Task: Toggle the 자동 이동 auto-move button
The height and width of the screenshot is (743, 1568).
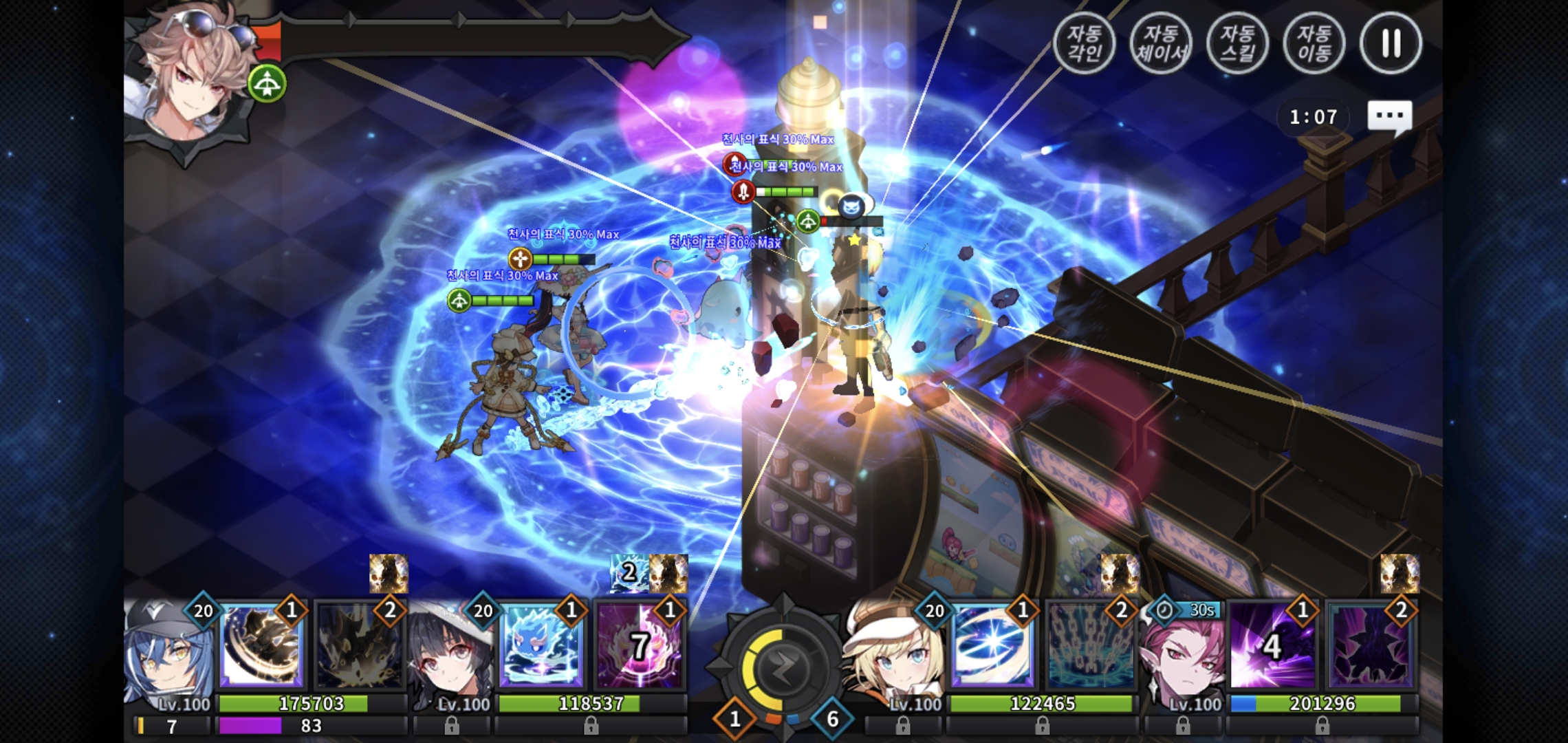Action: pos(1314,43)
